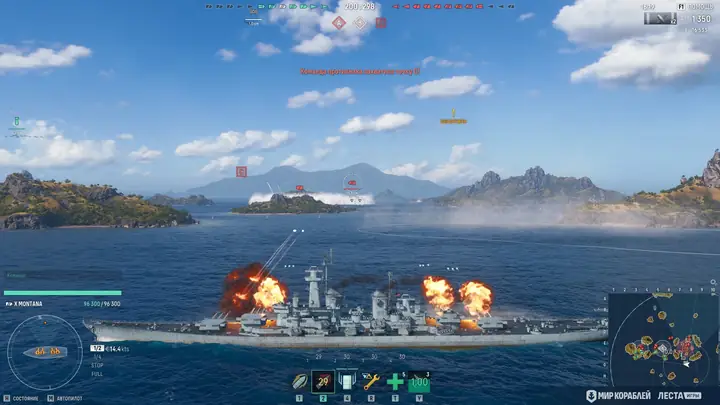This screenshot has width=720, height=405.
Task: Select the high-explosive shell ammo slot
Action: [299, 381]
